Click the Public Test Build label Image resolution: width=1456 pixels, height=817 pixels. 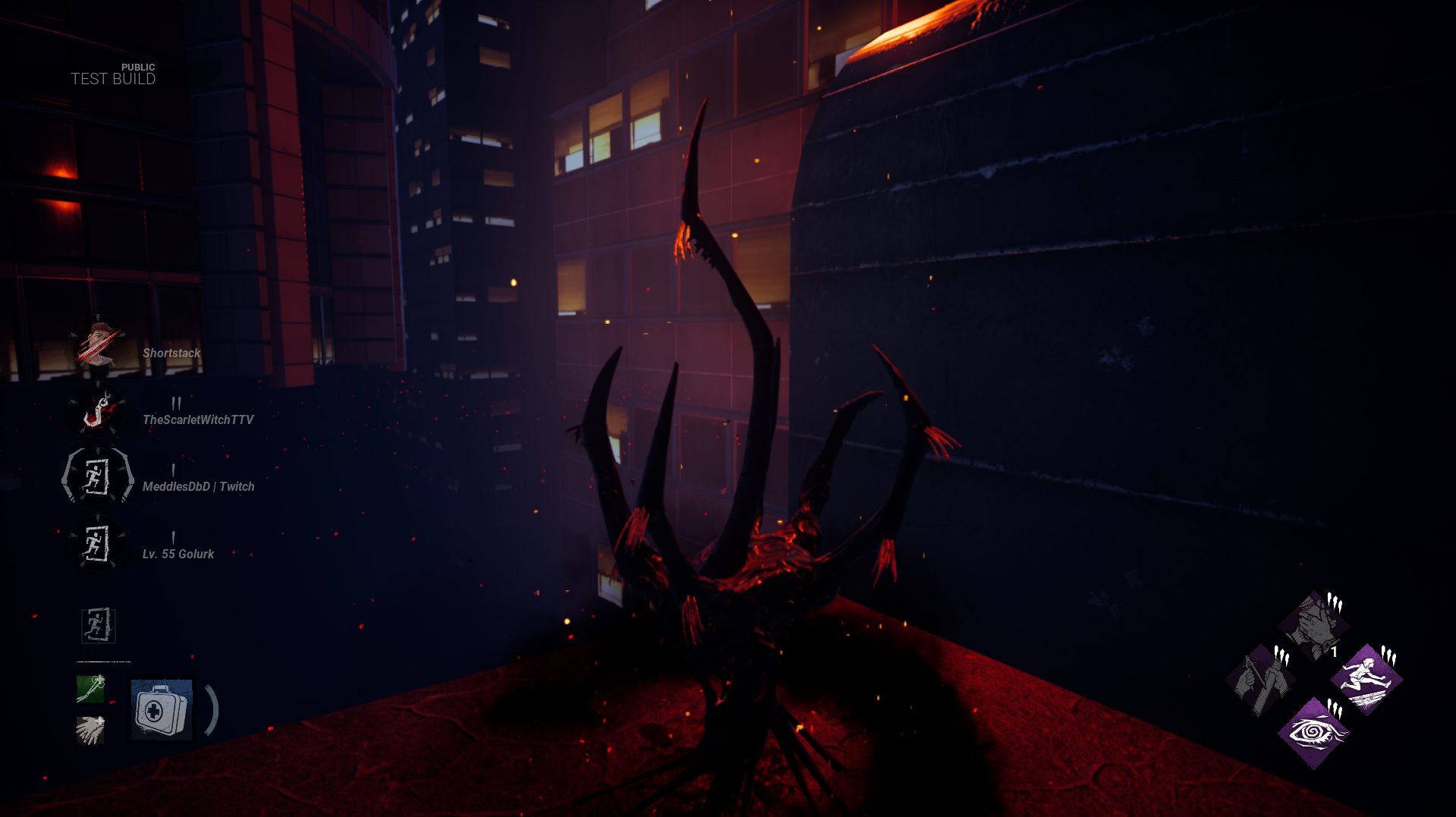point(113,74)
